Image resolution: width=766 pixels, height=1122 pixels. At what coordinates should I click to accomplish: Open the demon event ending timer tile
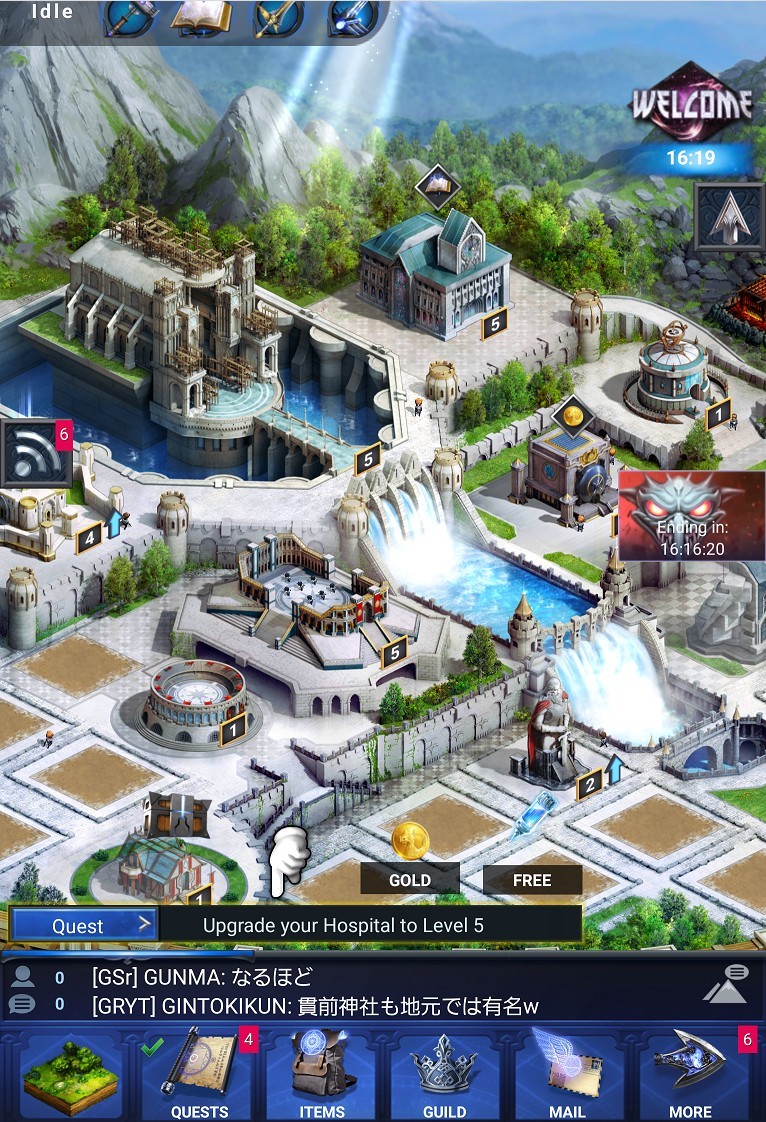(692, 516)
